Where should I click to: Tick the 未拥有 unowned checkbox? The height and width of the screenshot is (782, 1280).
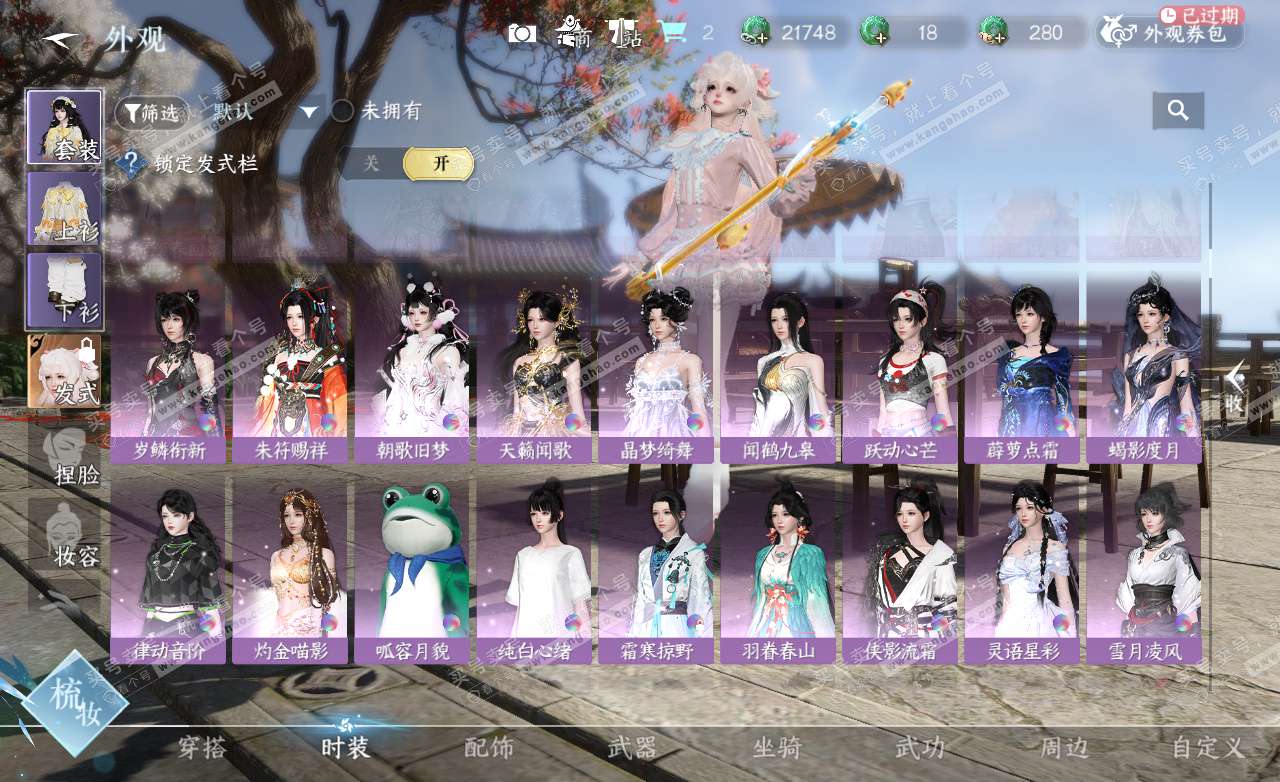[343, 111]
